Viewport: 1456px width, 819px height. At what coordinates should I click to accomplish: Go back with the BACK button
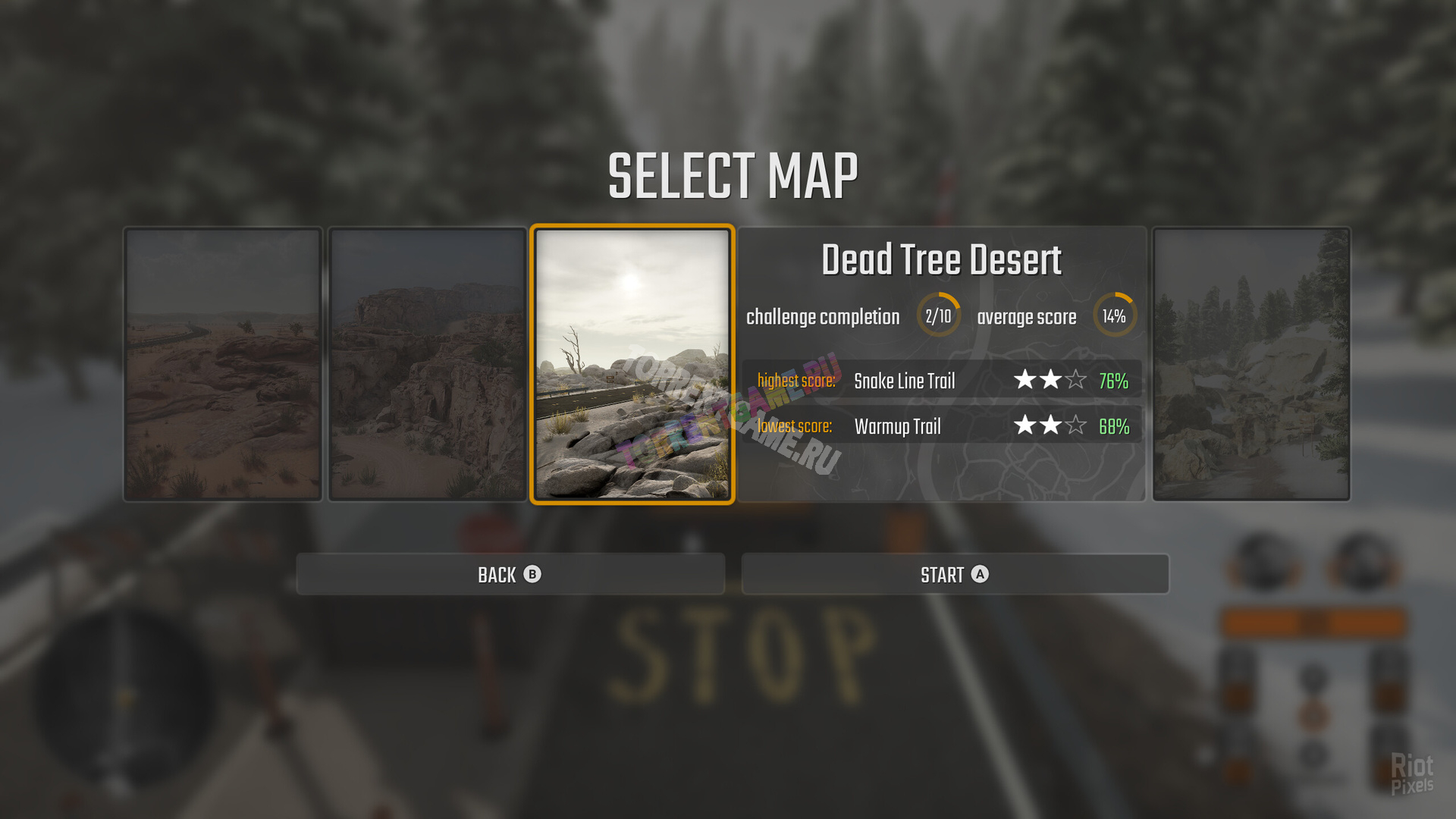pyautogui.click(x=510, y=574)
